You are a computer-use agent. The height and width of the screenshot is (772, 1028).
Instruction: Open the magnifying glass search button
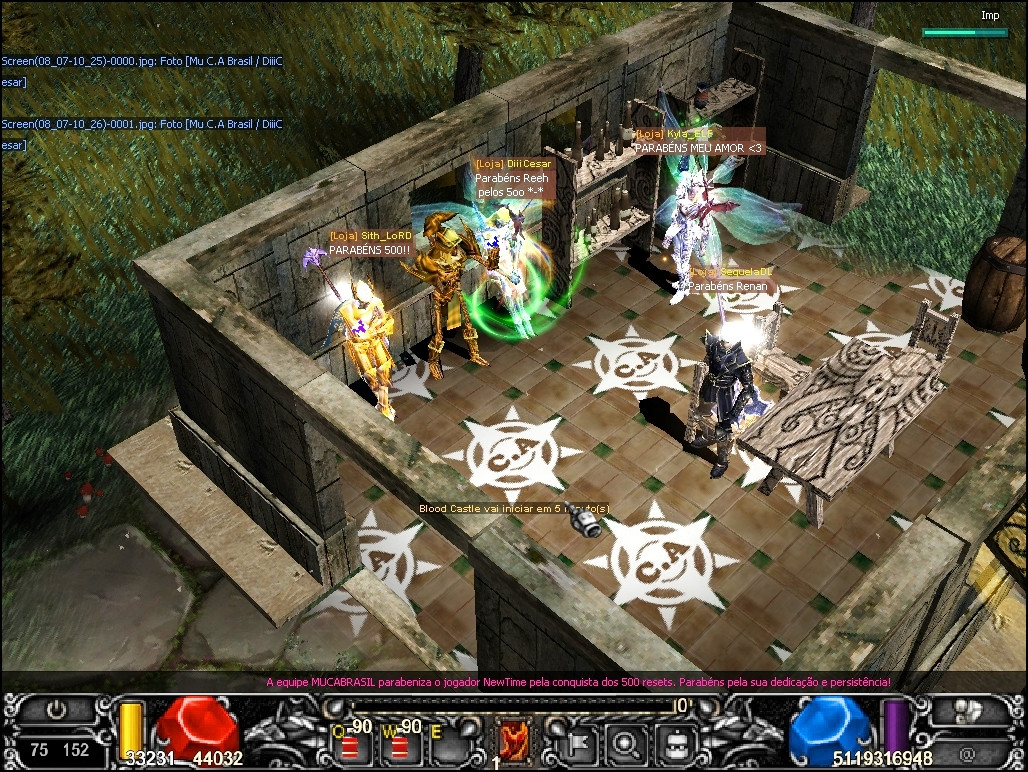coord(628,741)
